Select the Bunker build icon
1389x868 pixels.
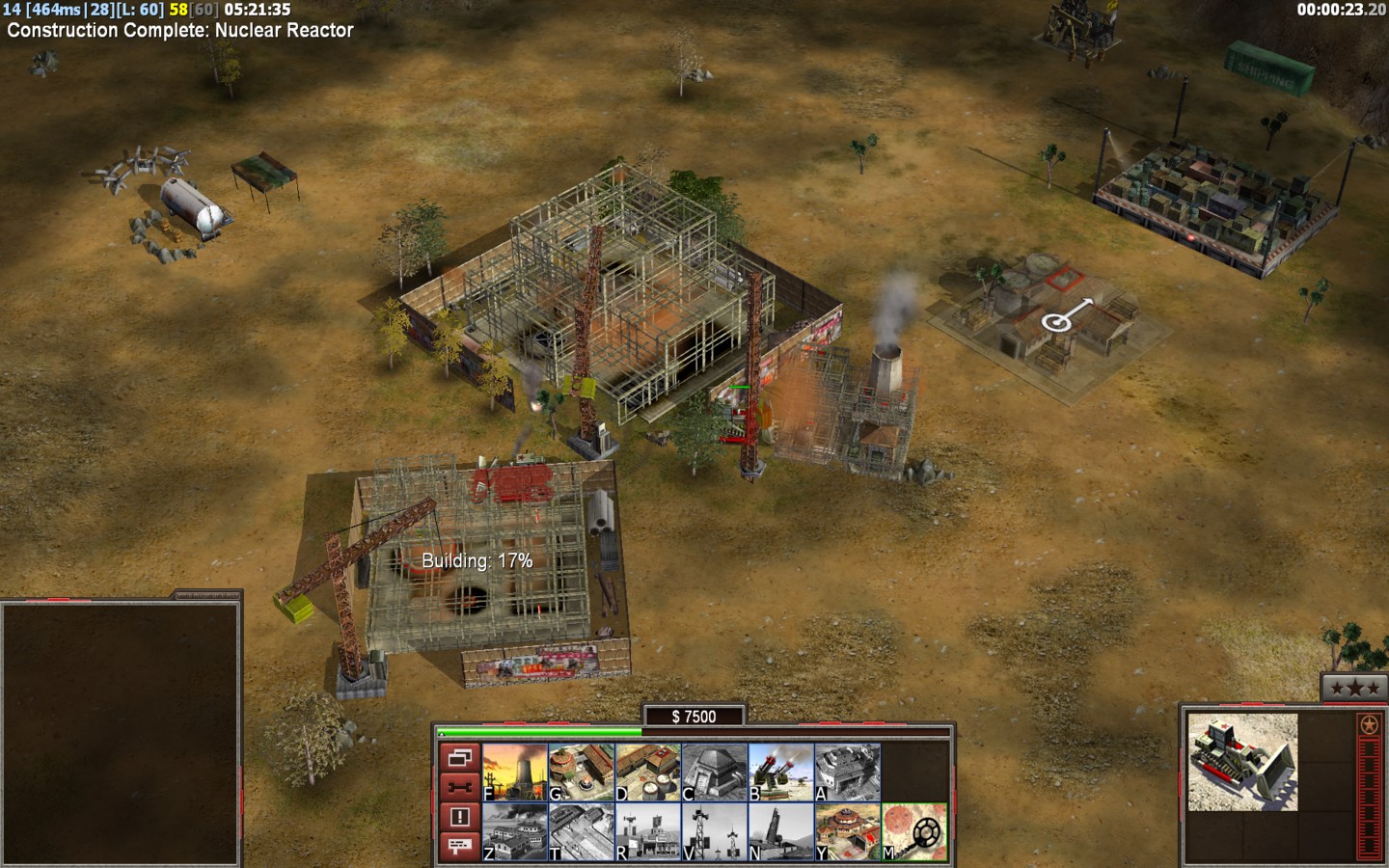click(x=714, y=772)
